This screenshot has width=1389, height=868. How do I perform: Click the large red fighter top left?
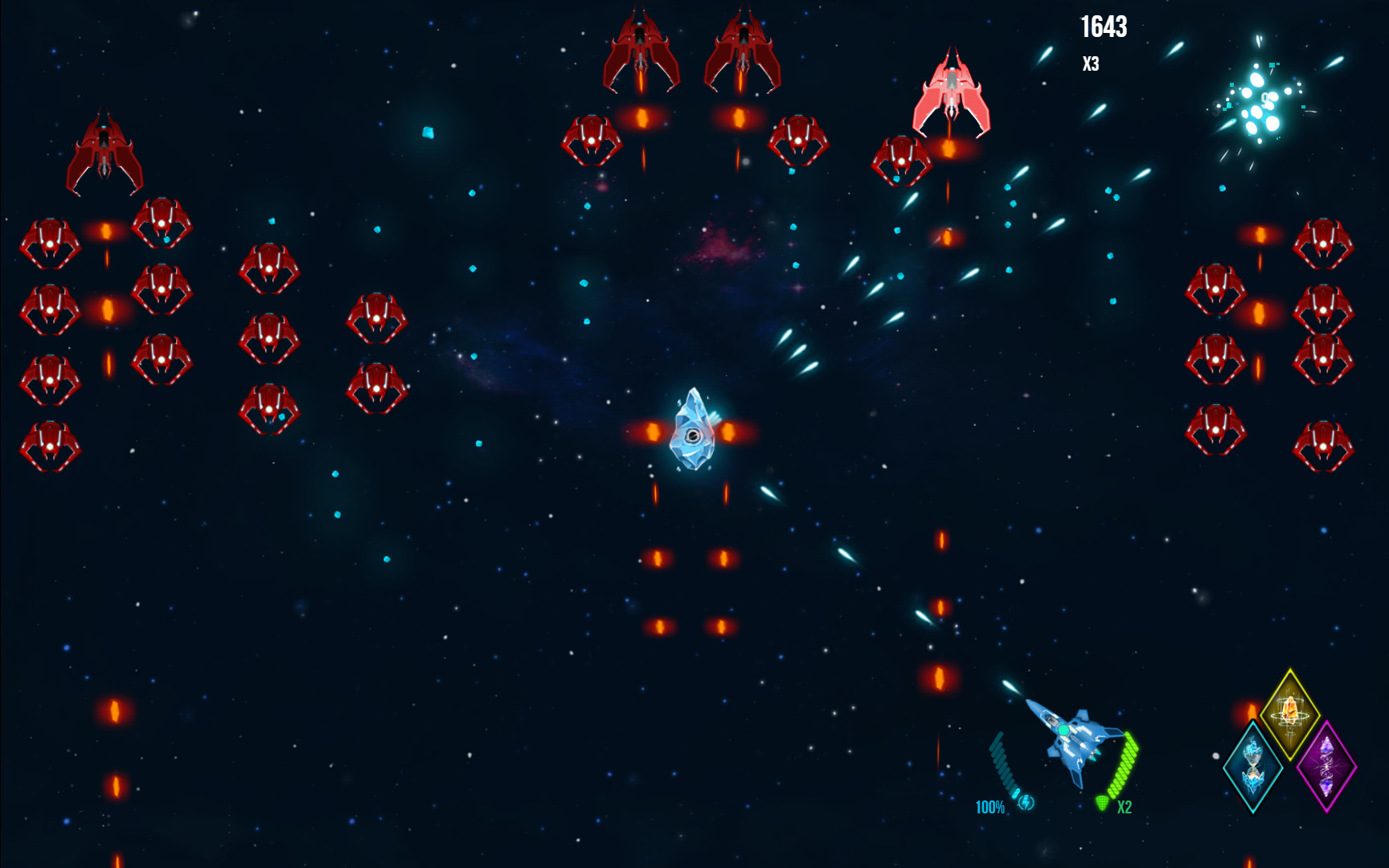(104, 145)
